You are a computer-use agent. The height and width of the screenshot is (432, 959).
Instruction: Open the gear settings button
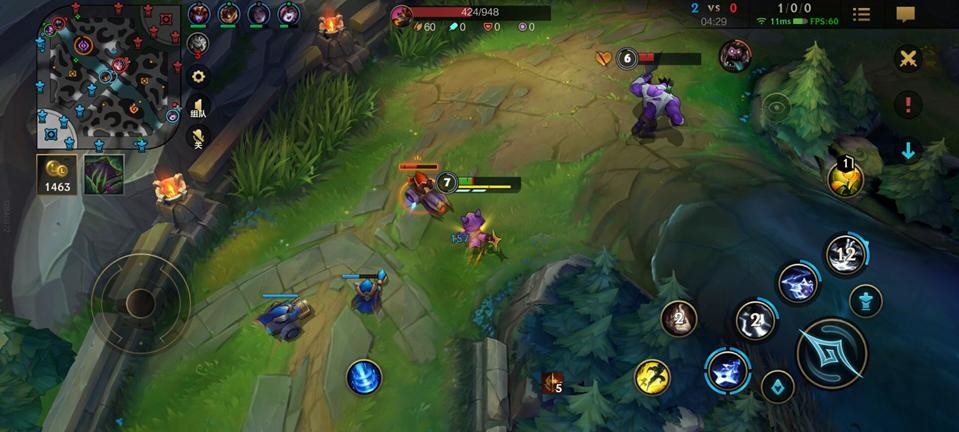pyautogui.click(x=198, y=76)
